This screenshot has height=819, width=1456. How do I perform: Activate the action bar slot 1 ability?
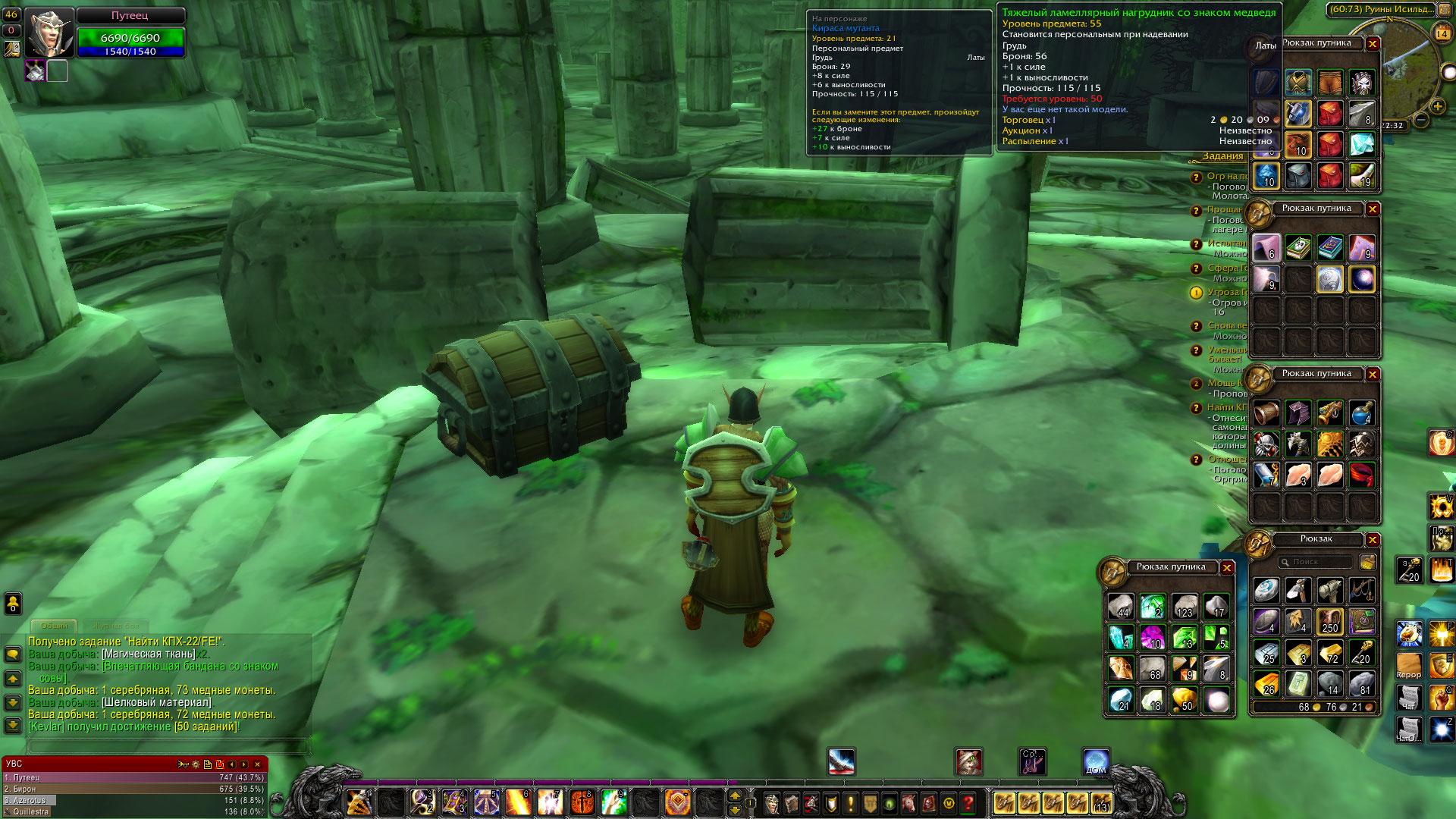click(359, 802)
